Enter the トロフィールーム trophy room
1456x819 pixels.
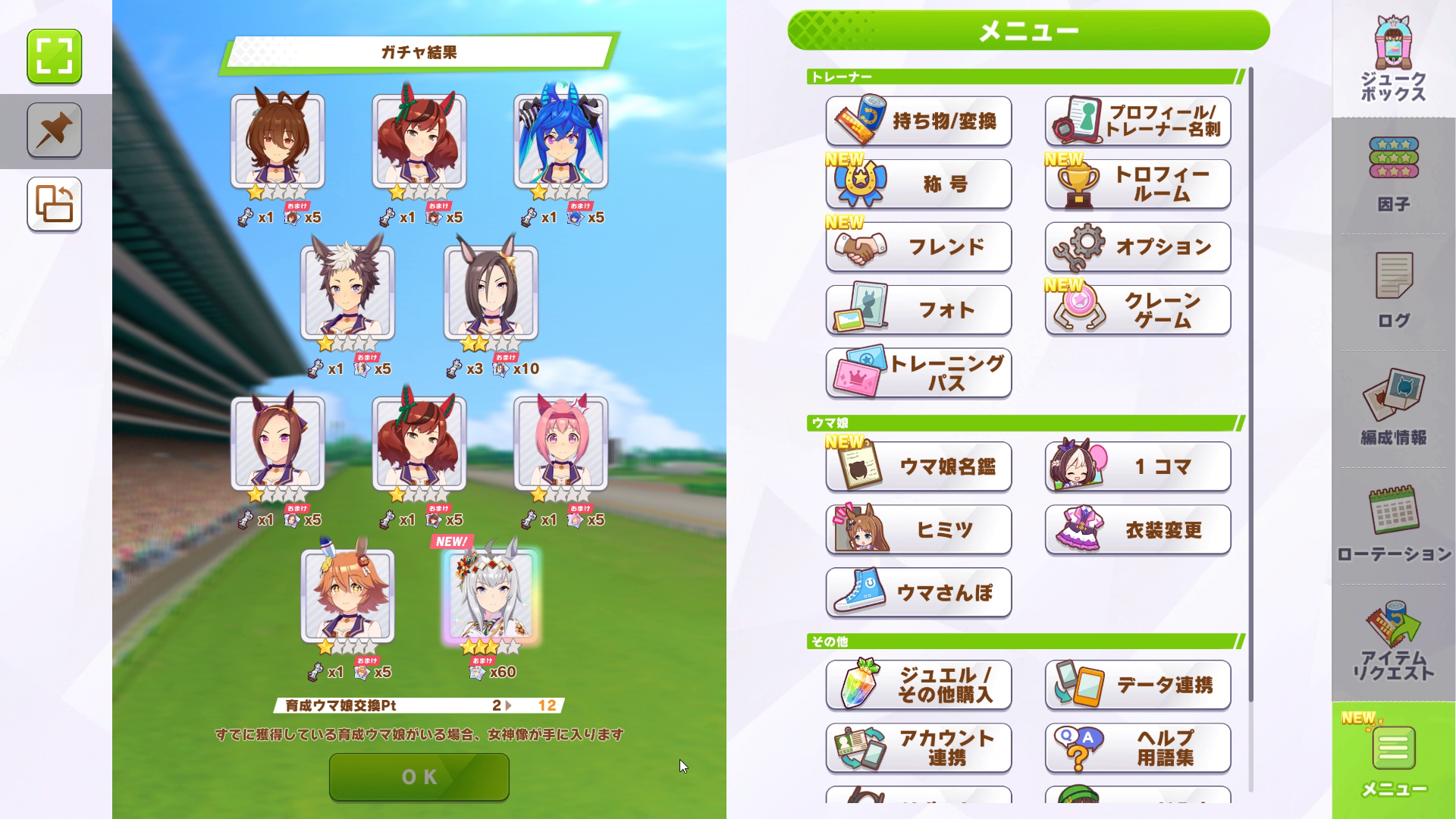(x=1137, y=184)
